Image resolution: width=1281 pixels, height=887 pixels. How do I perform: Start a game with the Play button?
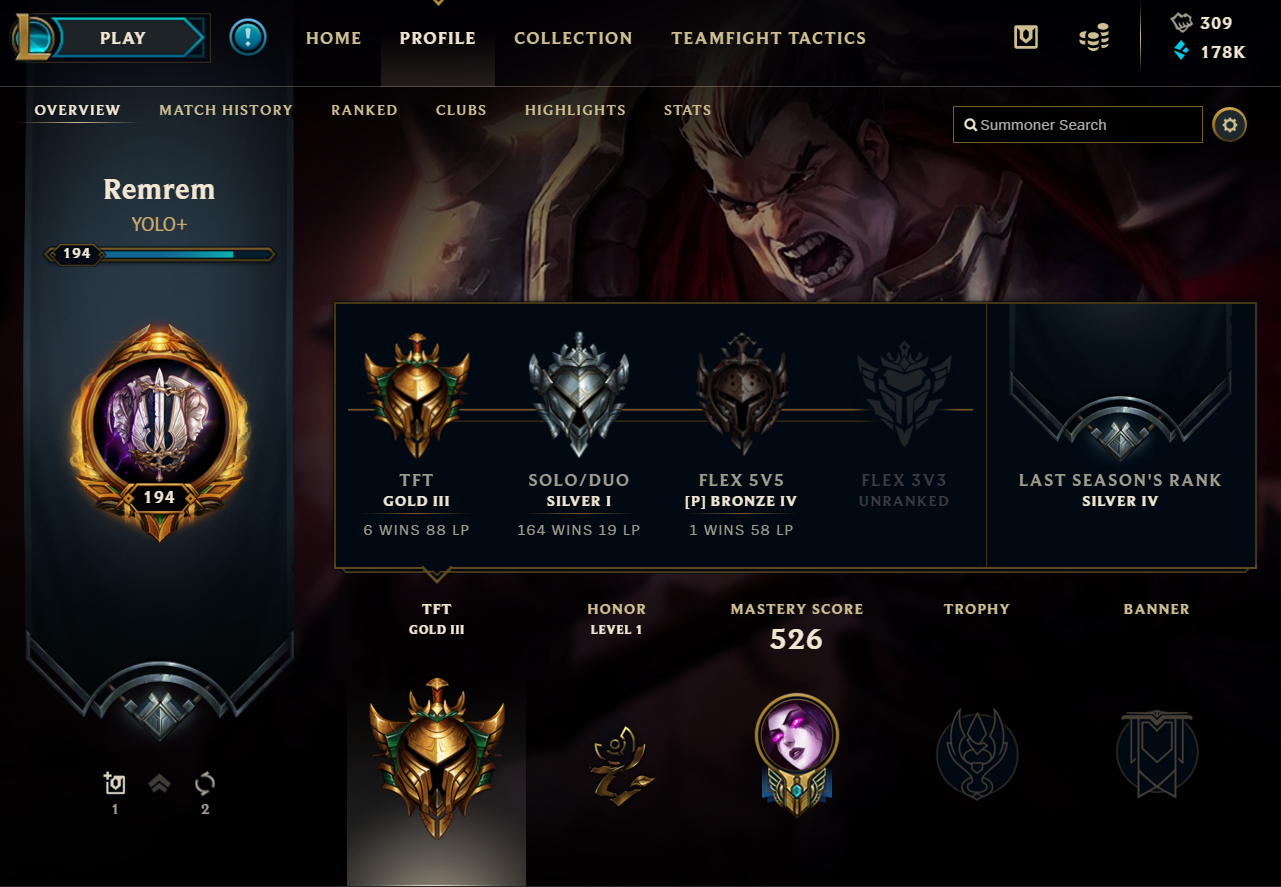pos(123,38)
